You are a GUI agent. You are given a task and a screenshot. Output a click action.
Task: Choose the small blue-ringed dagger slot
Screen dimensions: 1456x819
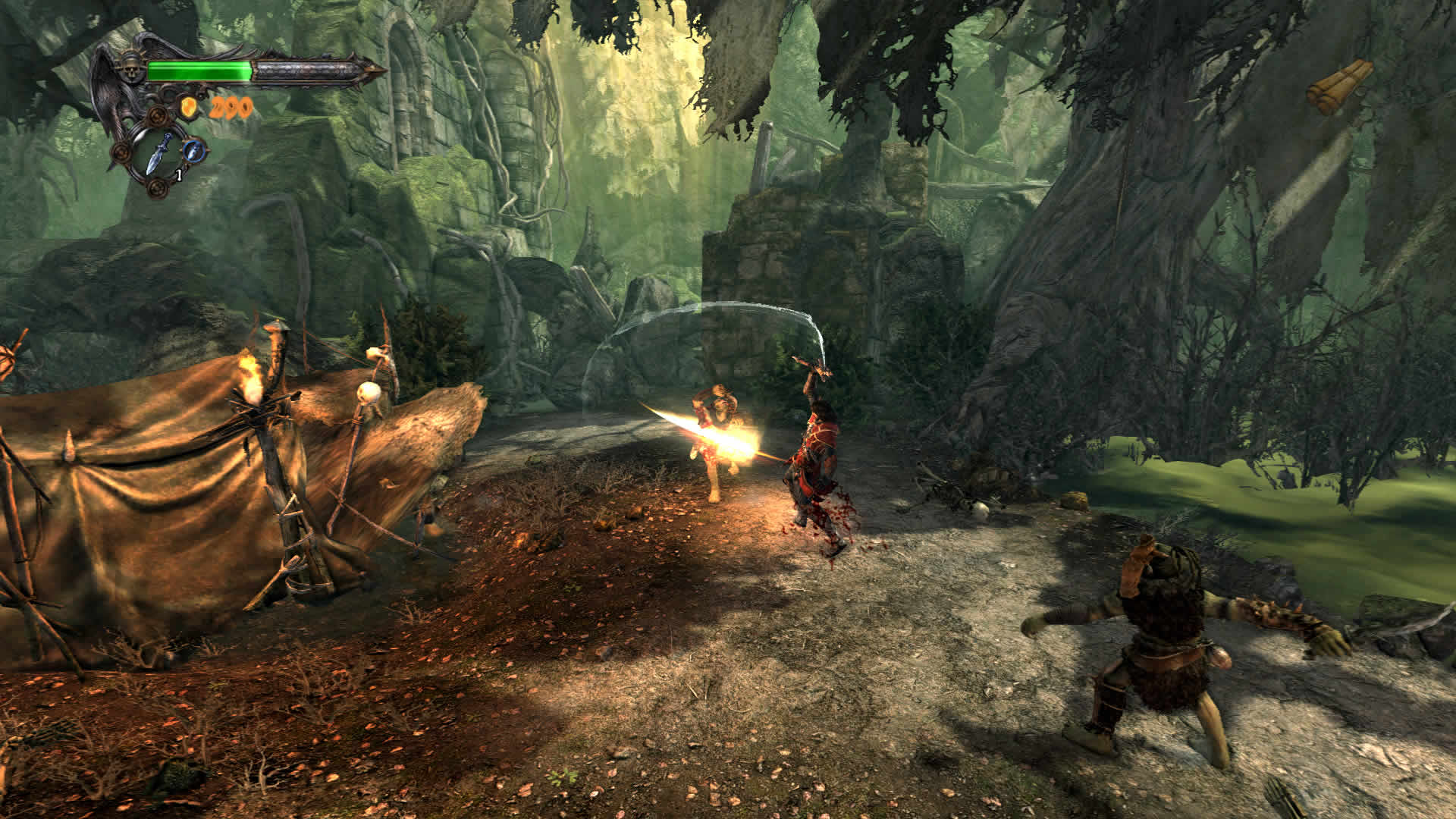[x=194, y=149]
